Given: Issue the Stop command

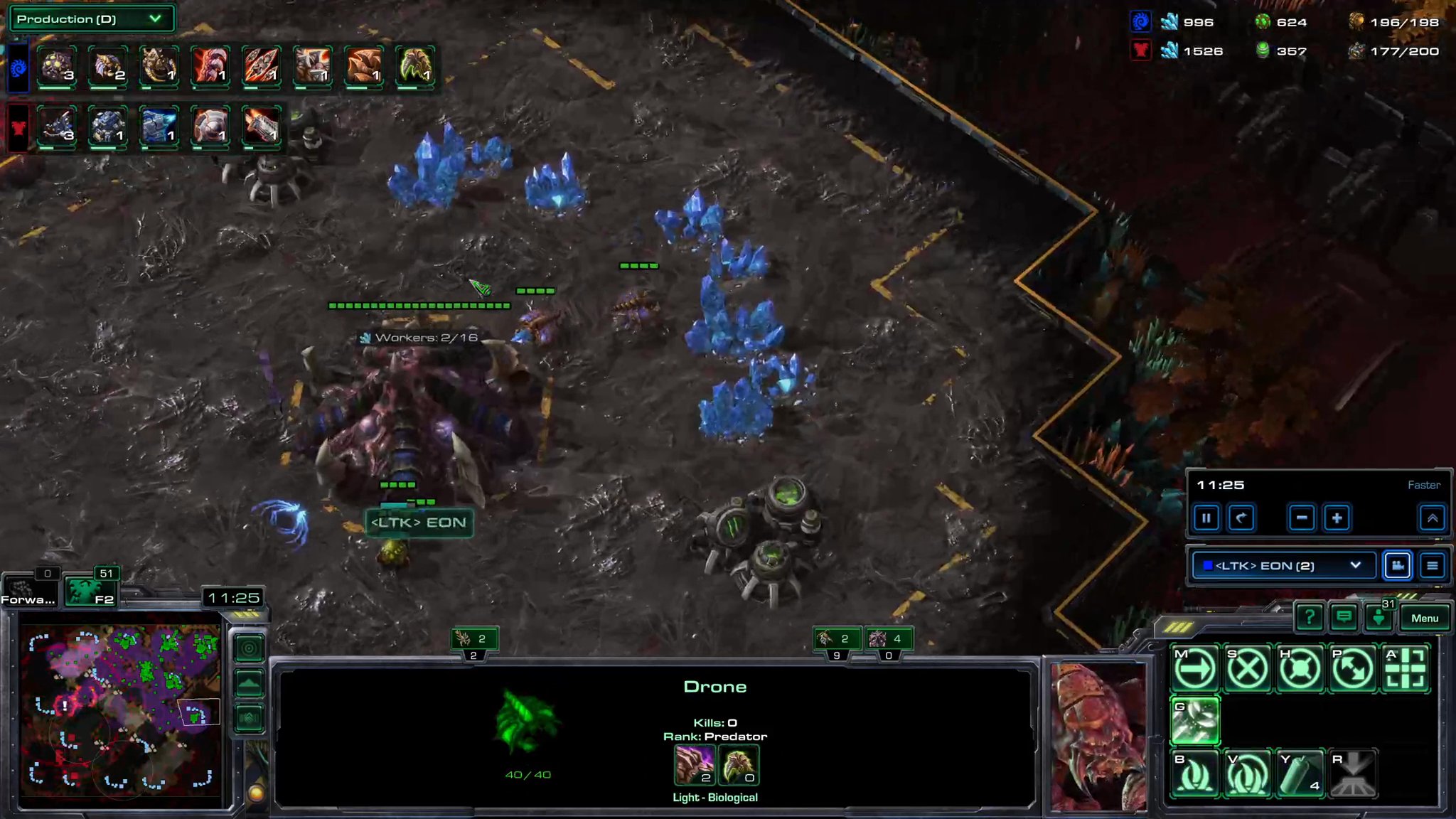Looking at the screenshot, I should 1248,668.
